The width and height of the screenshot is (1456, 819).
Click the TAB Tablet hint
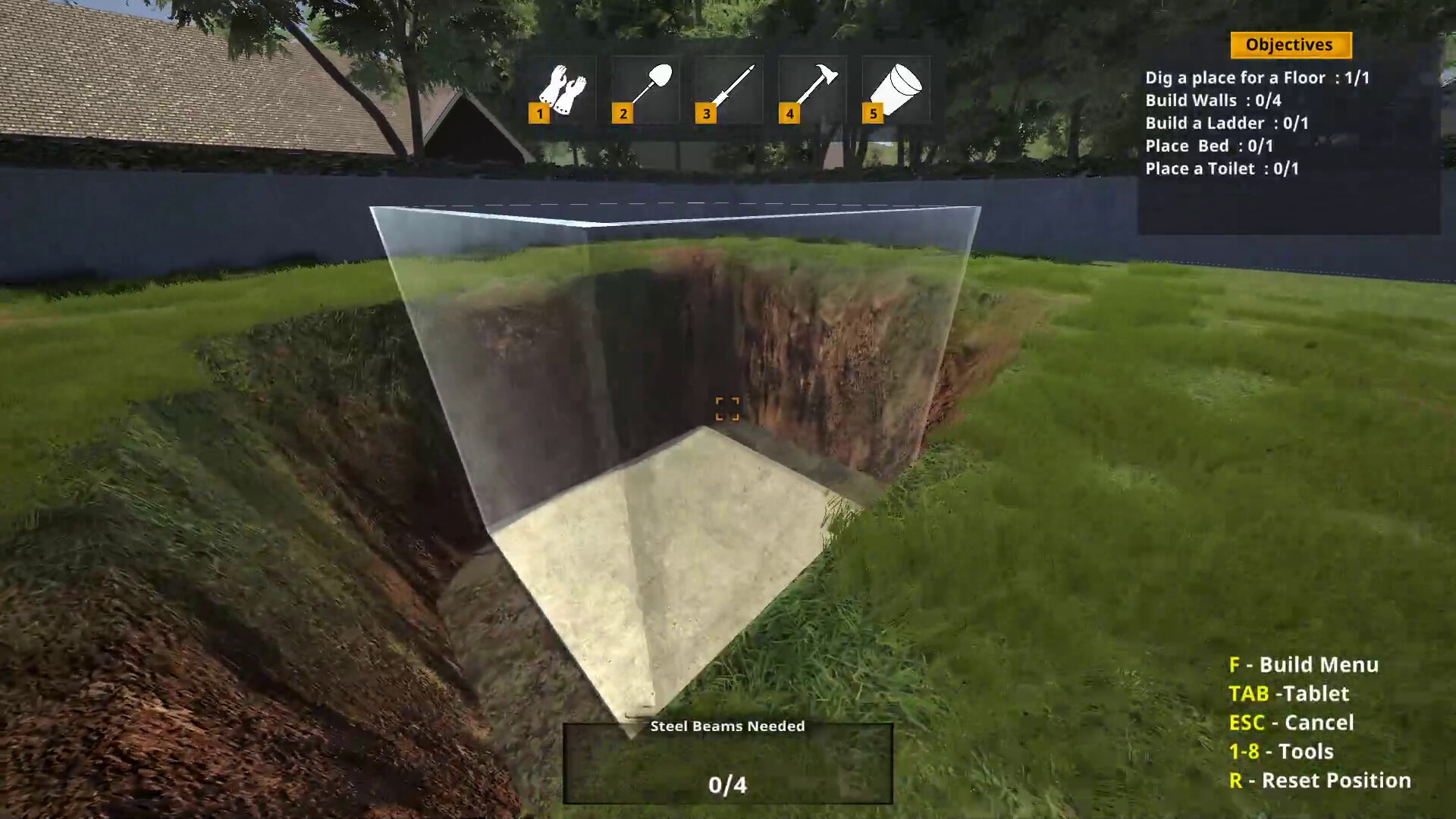click(1289, 693)
